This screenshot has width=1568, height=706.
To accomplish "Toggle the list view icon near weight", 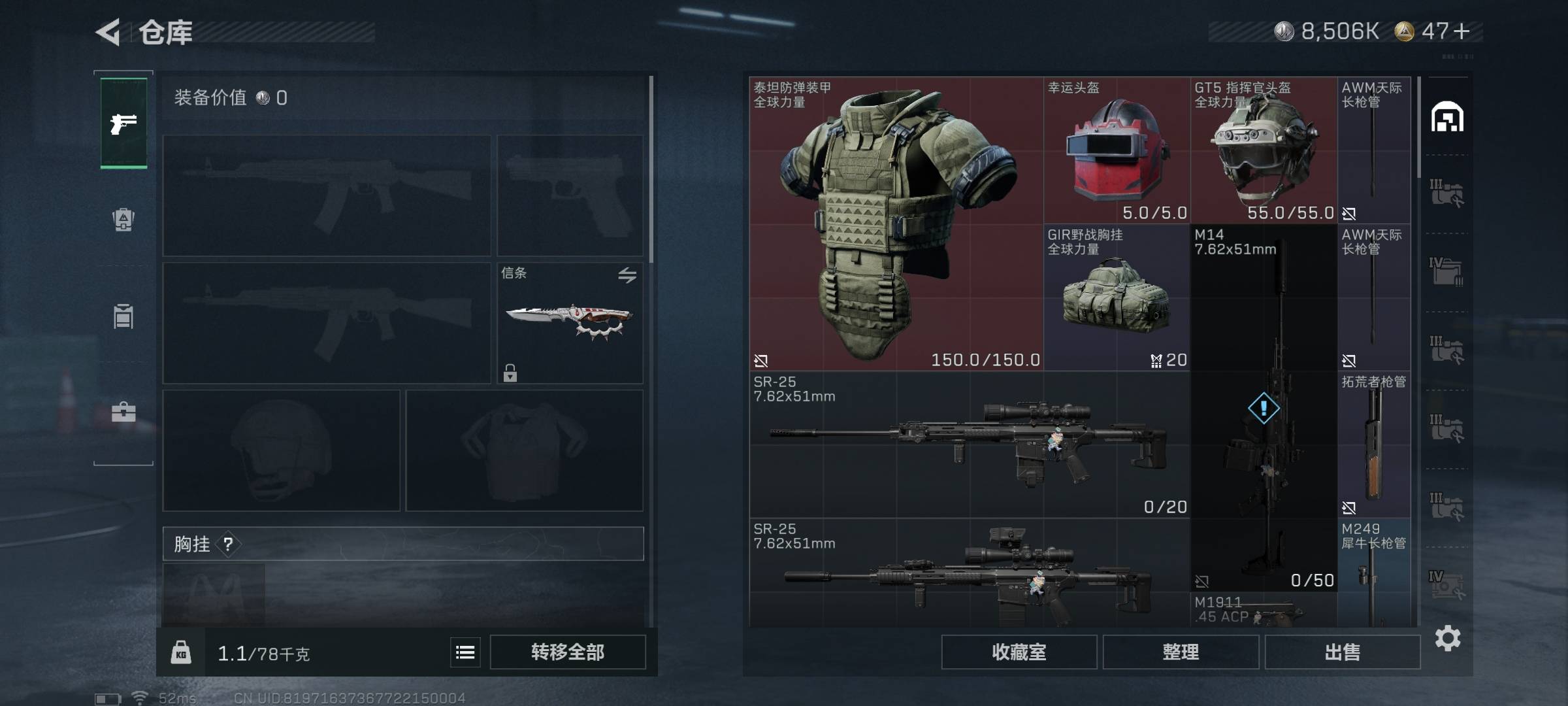I will click(x=465, y=652).
